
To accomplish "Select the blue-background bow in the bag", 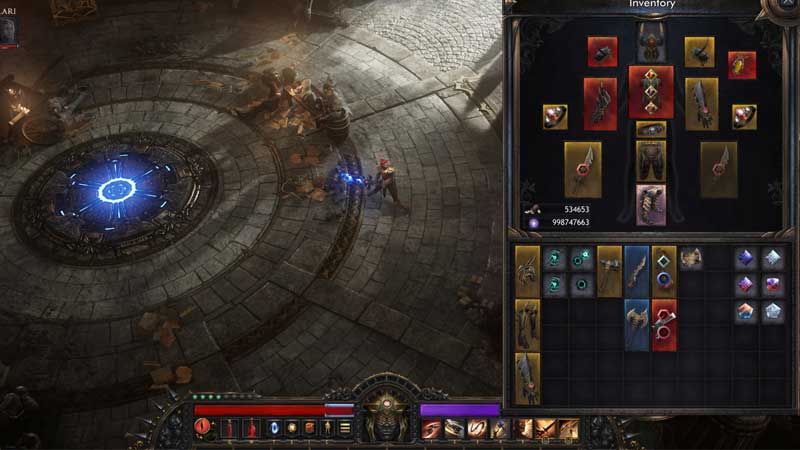I will pos(637,271).
